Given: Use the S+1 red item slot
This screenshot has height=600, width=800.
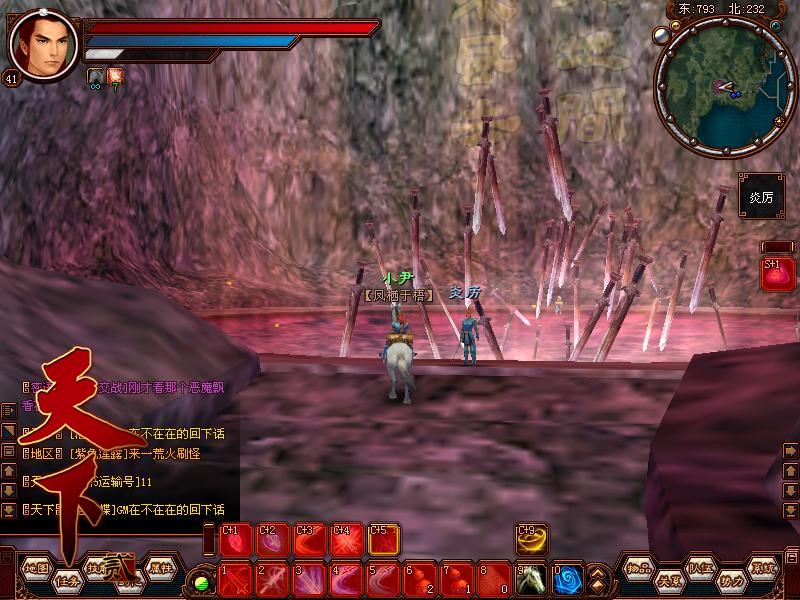Looking at the screenshot, I should point(778,274).
